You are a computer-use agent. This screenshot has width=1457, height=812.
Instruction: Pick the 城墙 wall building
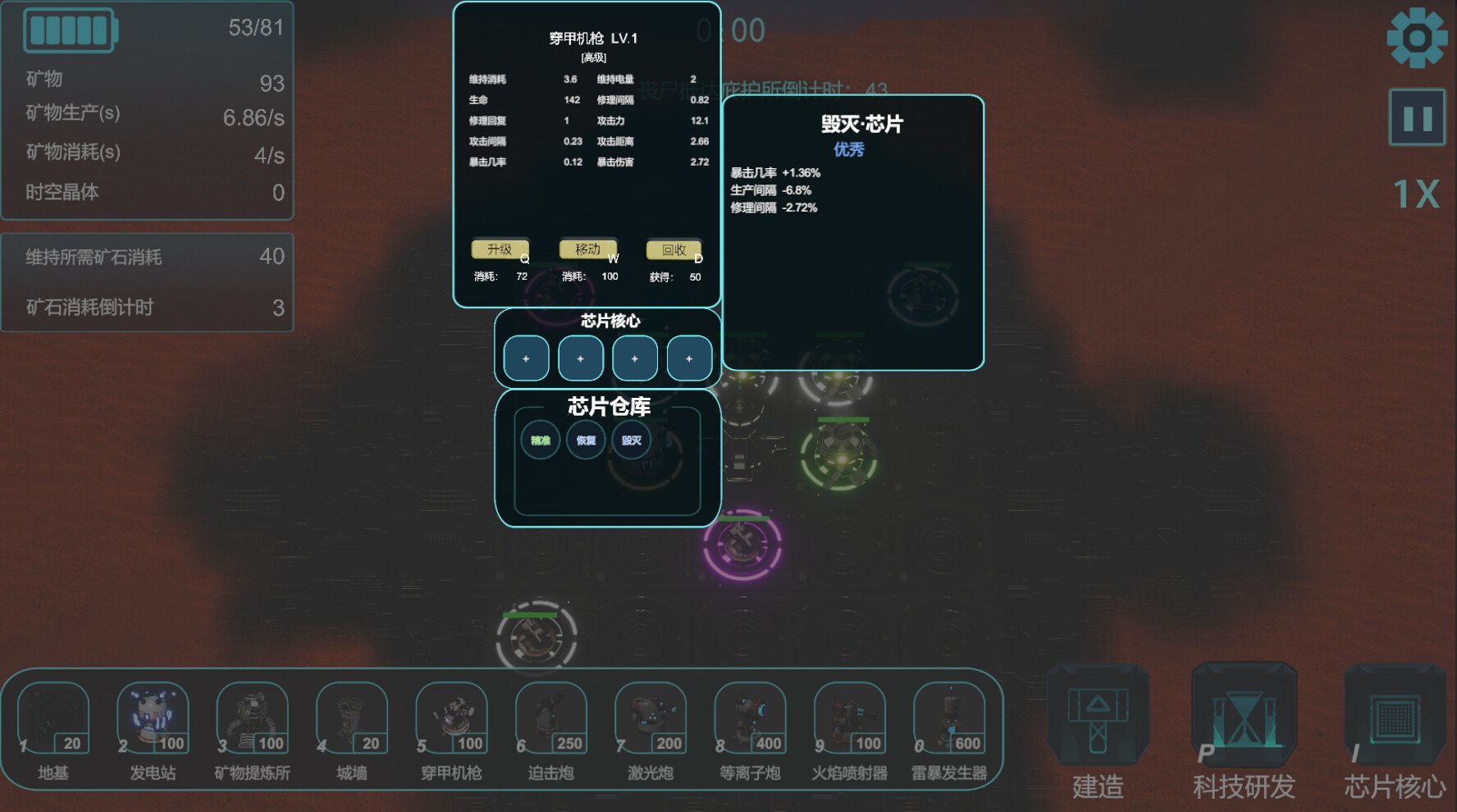coord(352,722)
